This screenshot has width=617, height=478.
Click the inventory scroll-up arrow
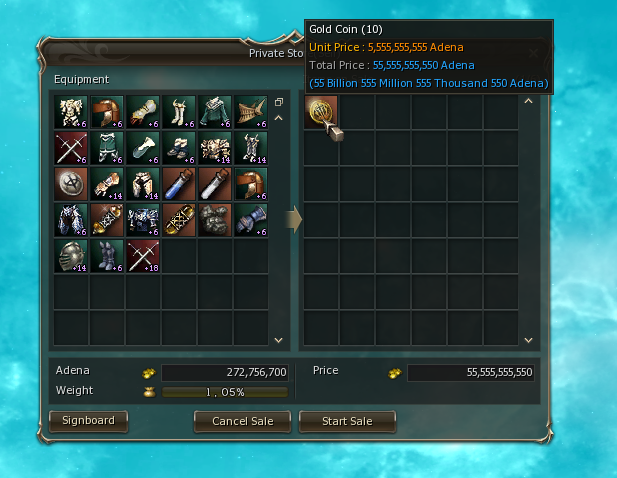[x=279, y=118]
